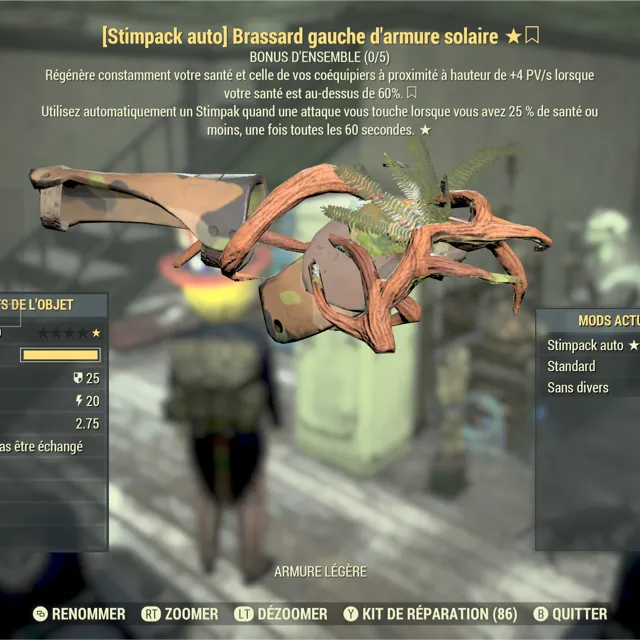This screenshot has width=640, height=640.
Task: Exit inspection with Quitter
Action: point(568,614)
